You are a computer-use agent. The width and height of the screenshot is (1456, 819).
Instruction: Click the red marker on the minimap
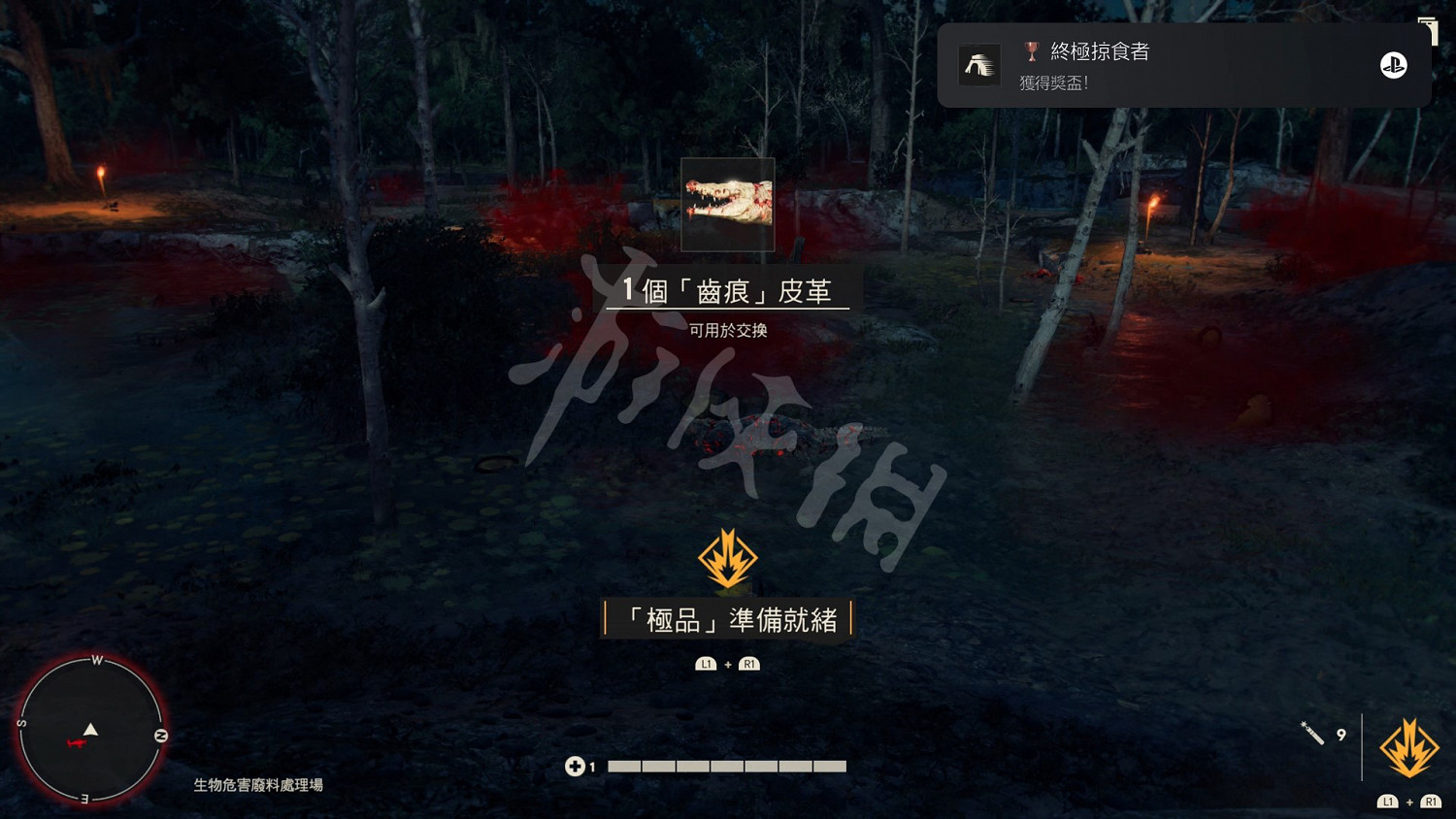point(78,743)
